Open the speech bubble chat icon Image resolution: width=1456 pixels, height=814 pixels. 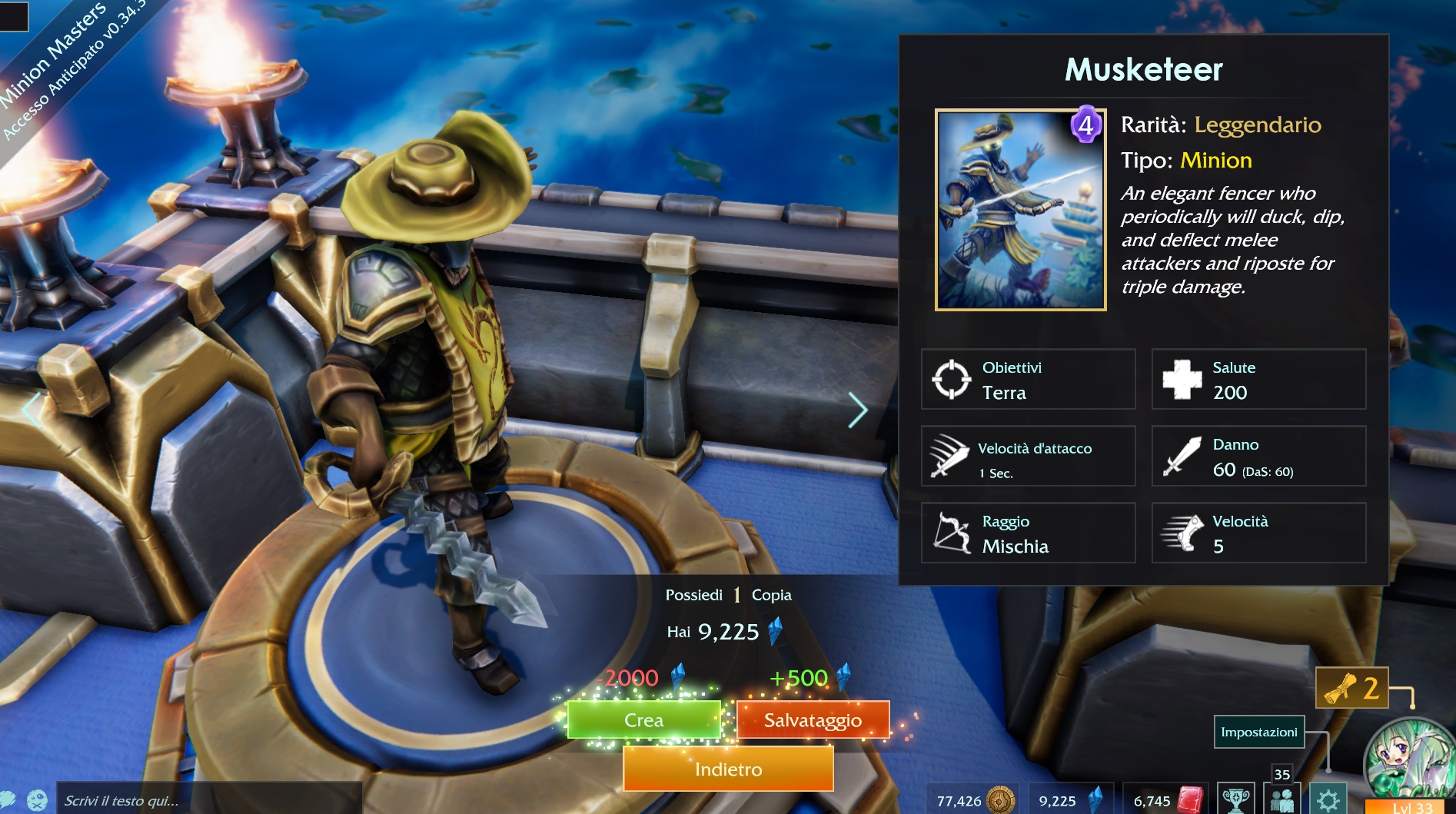coord(7,800)
